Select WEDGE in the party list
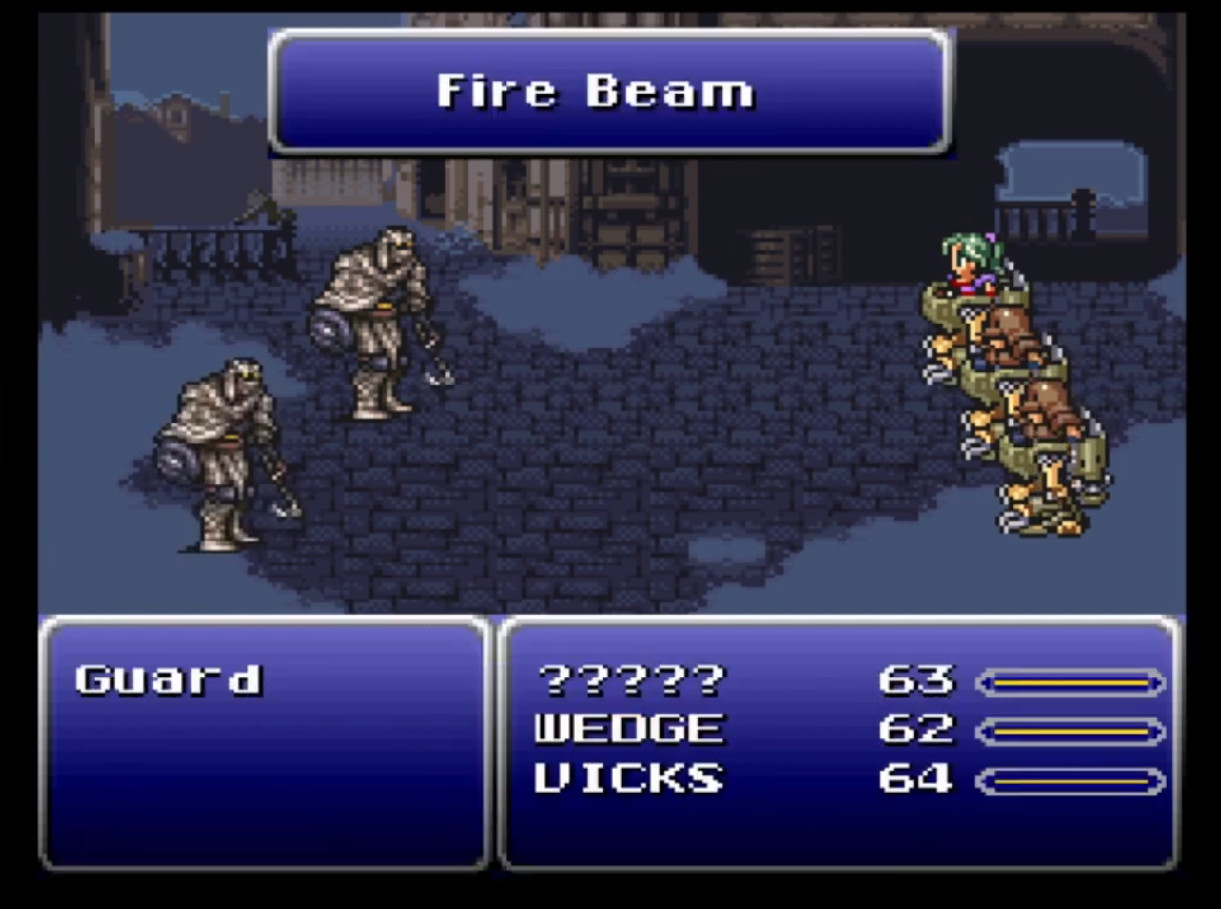Screen dimensions: 1221x909 pos(628,729)
